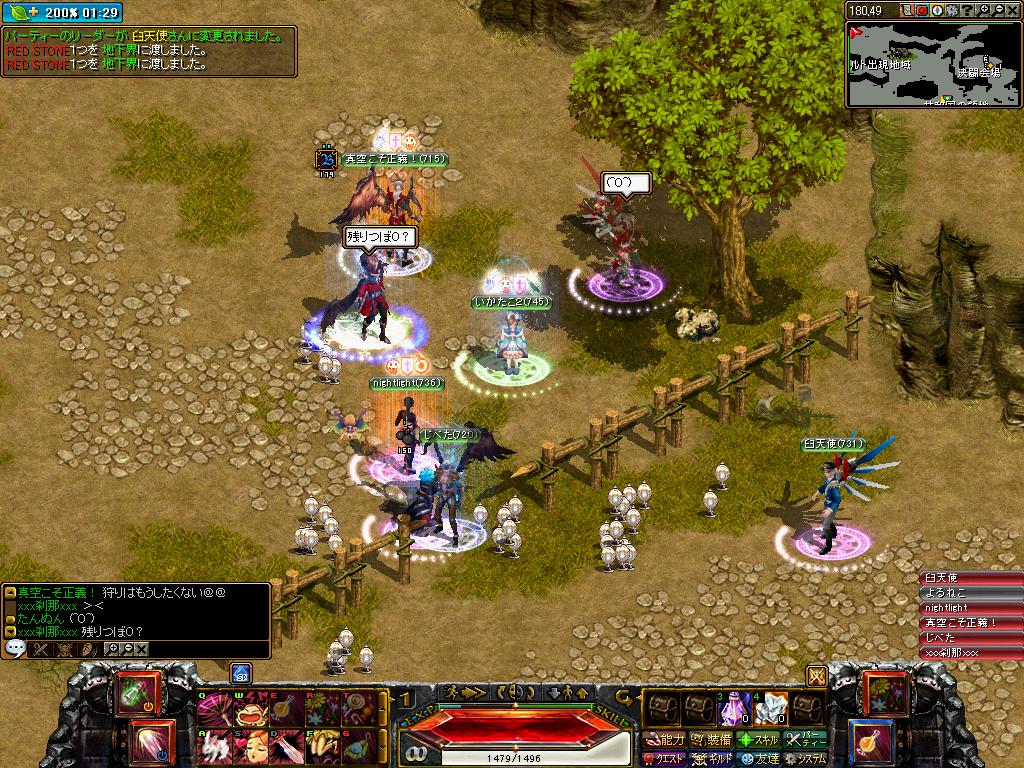Open the パーティー (party) menu
Viewport: 1024px width, 768px height.
coord(806,740)
